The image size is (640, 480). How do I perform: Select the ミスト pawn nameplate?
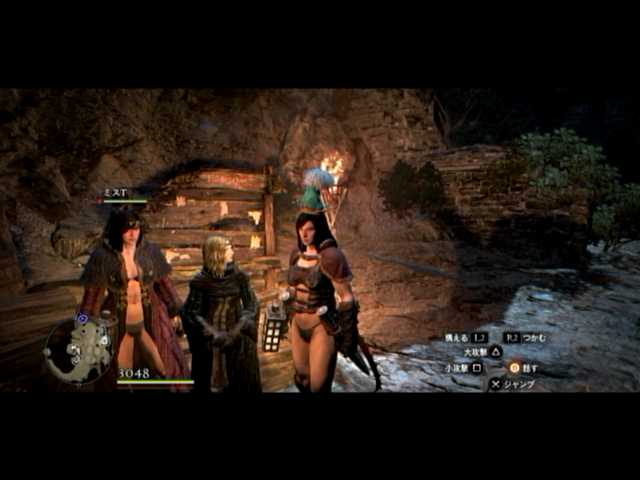coord(114,191)
